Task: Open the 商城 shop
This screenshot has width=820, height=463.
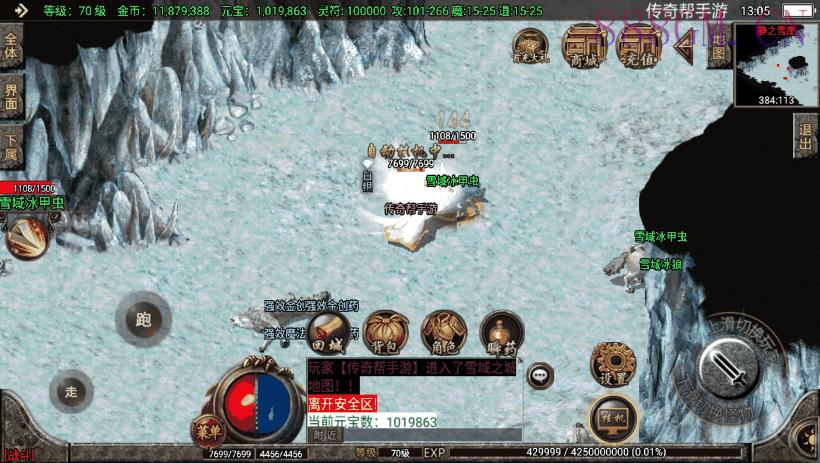Action: click(581, 45)
